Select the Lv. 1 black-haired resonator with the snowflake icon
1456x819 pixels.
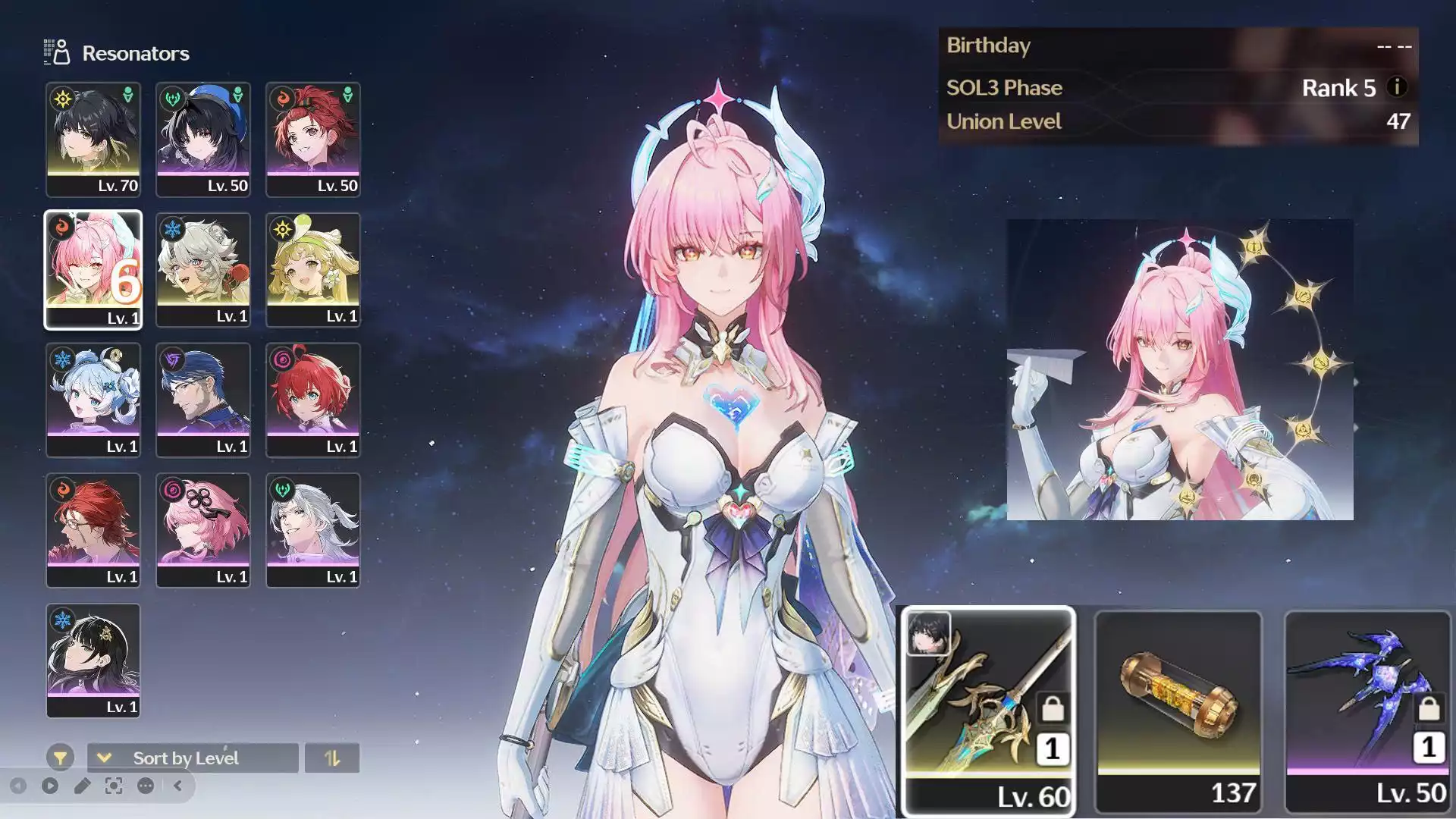coord(93,661)
